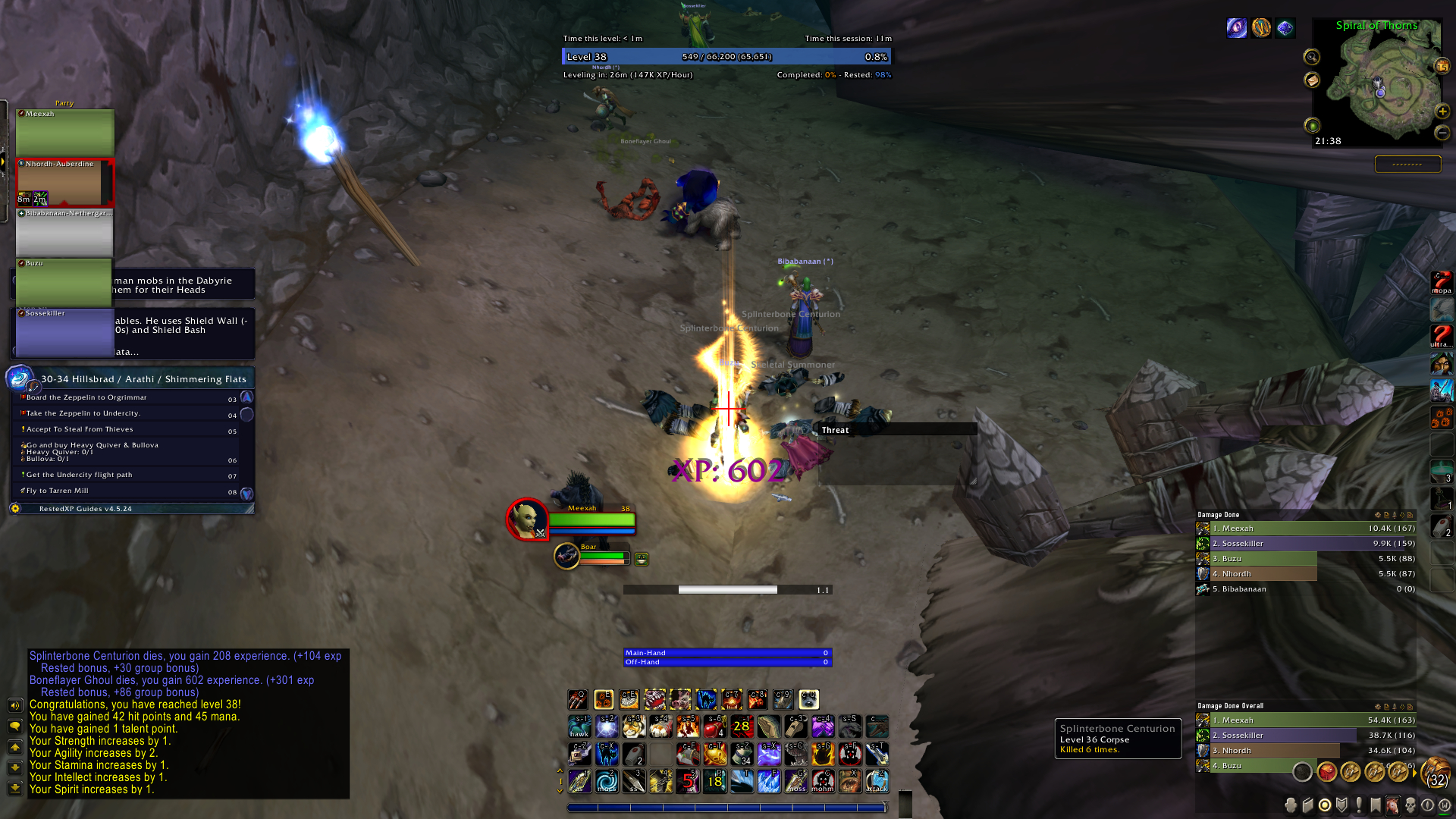The height and width of the screenshot is (819, 1456).
Task: Open the RestedXP Guides settings gear
Action: tap(15, 509)
